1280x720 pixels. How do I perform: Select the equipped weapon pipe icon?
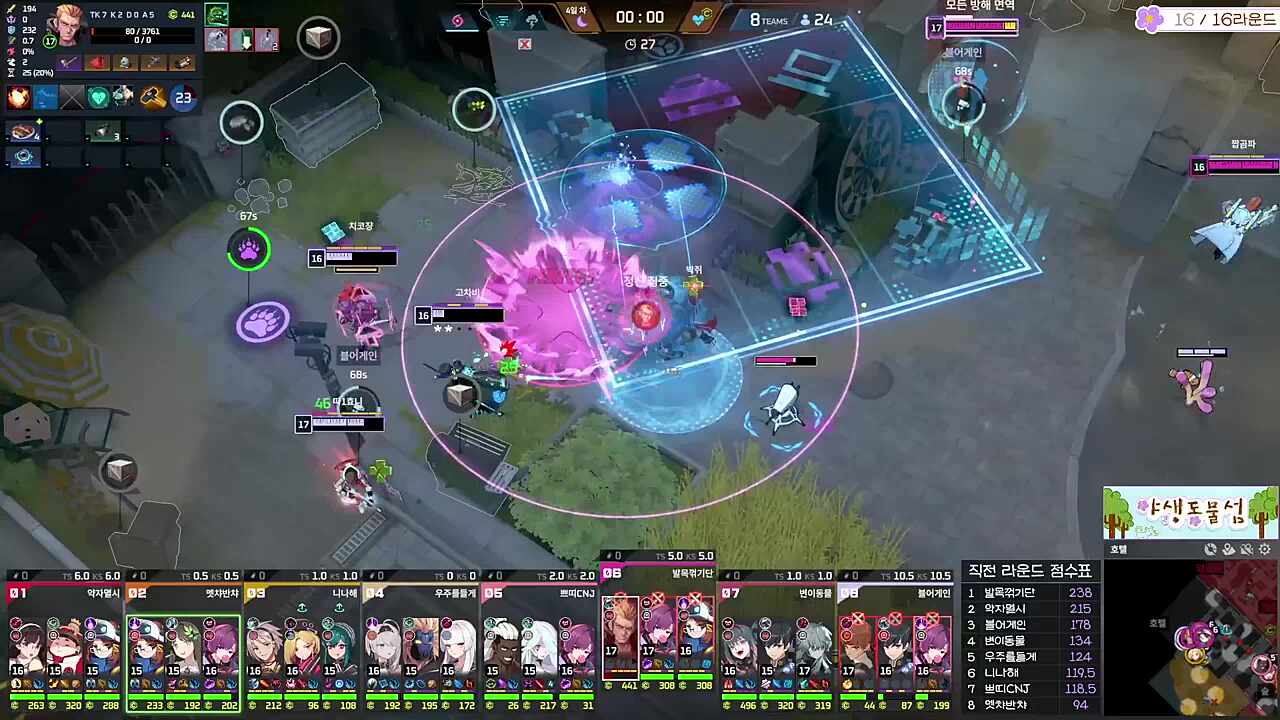coord(67,62)
